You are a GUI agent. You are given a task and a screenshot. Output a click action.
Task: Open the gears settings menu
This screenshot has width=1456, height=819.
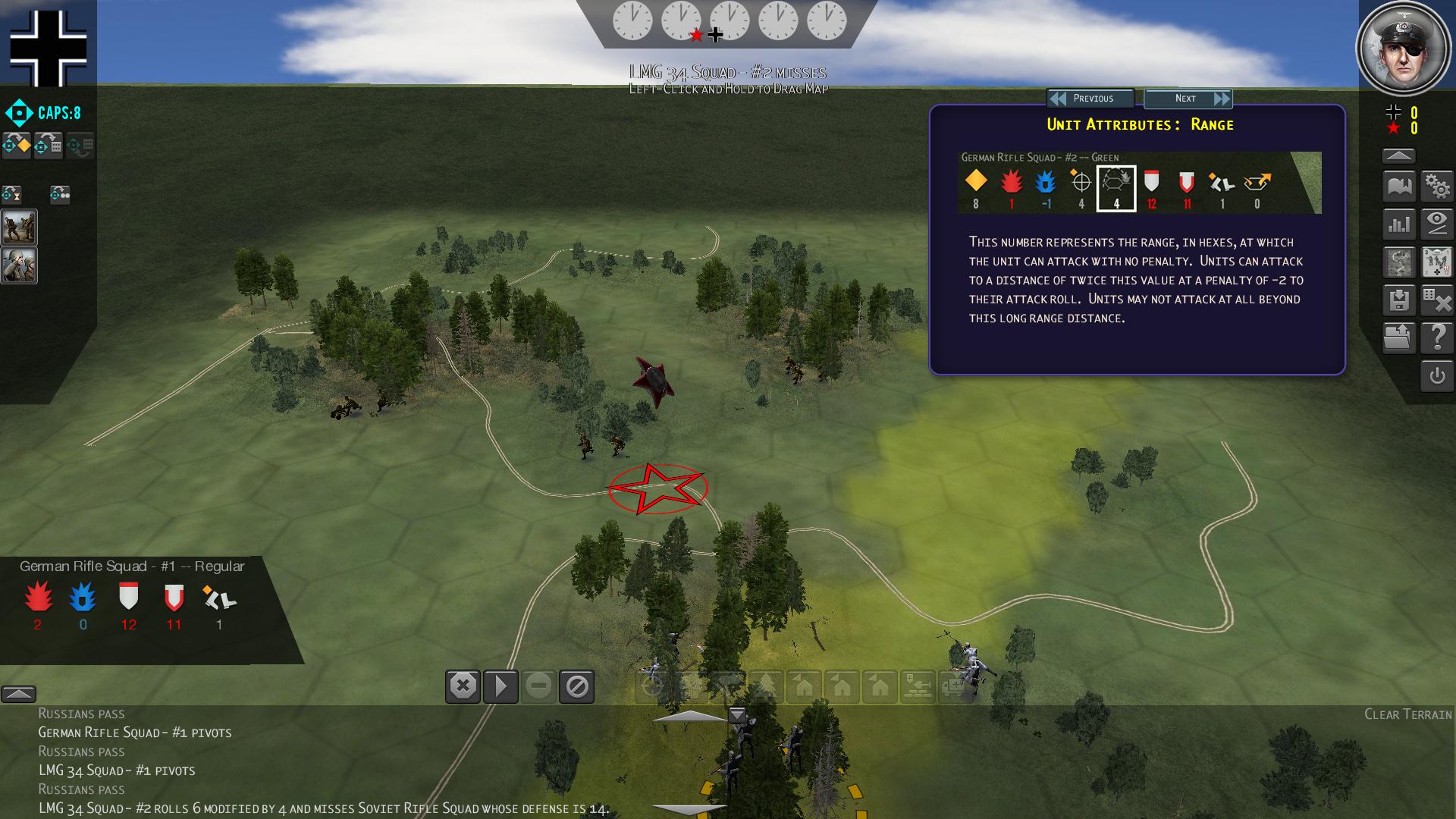(1437, 186)
